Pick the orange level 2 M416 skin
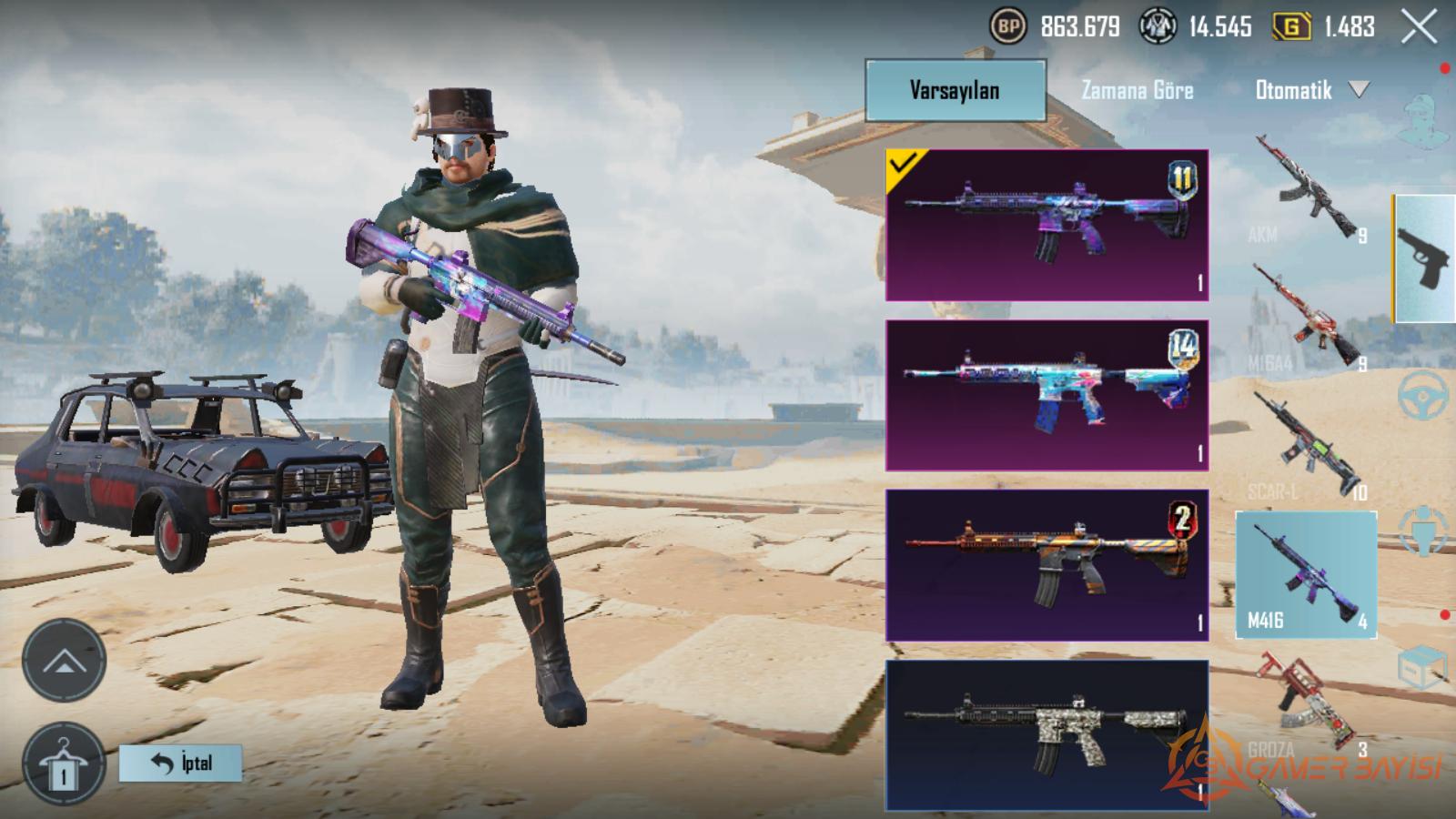 [1046, 565]
